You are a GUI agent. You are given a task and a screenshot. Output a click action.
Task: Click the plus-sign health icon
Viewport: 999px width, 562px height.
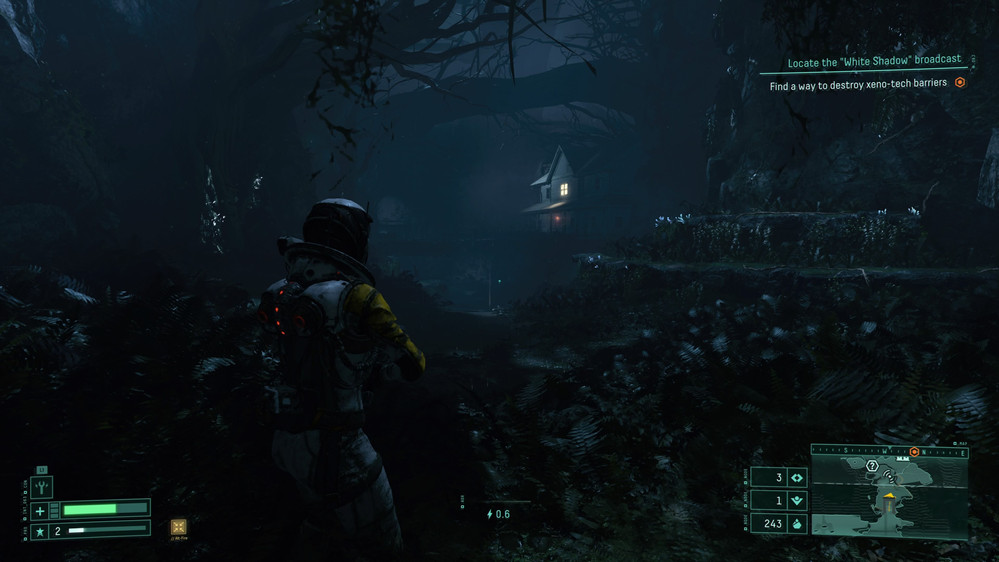click(40, 511)
